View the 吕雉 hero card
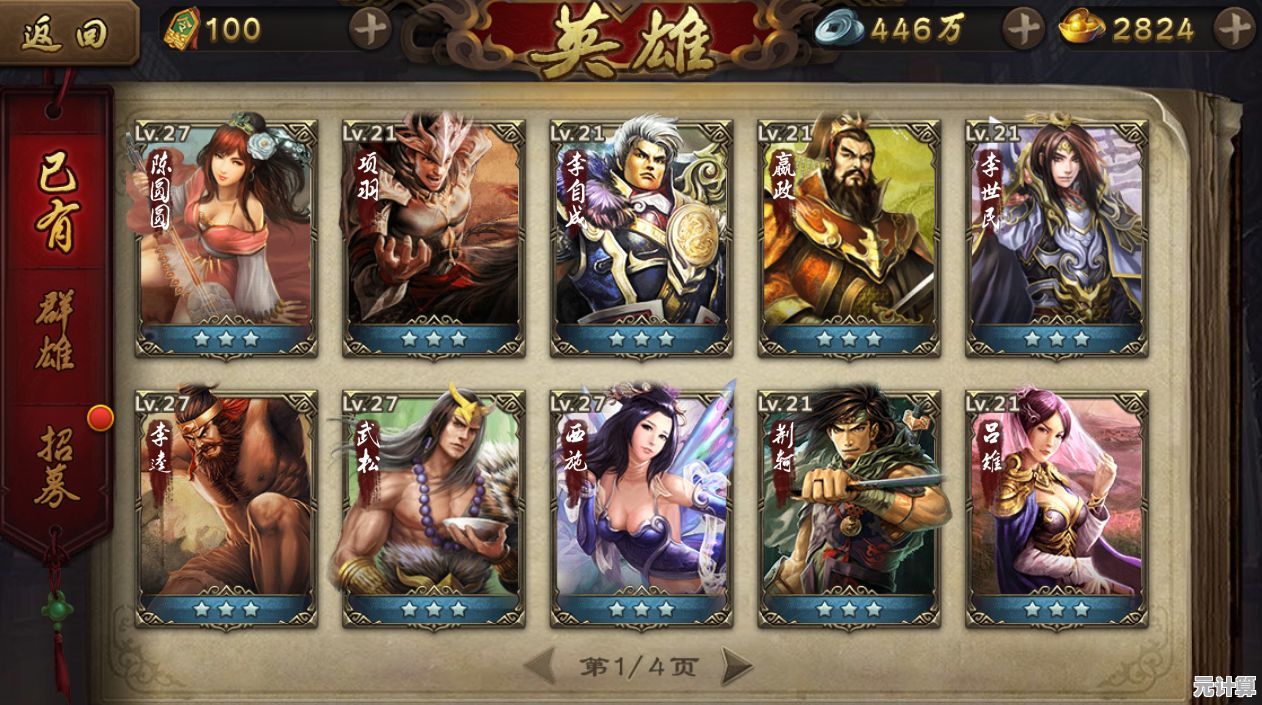Screen dimensions: 1262x705 pos(1056,508)
